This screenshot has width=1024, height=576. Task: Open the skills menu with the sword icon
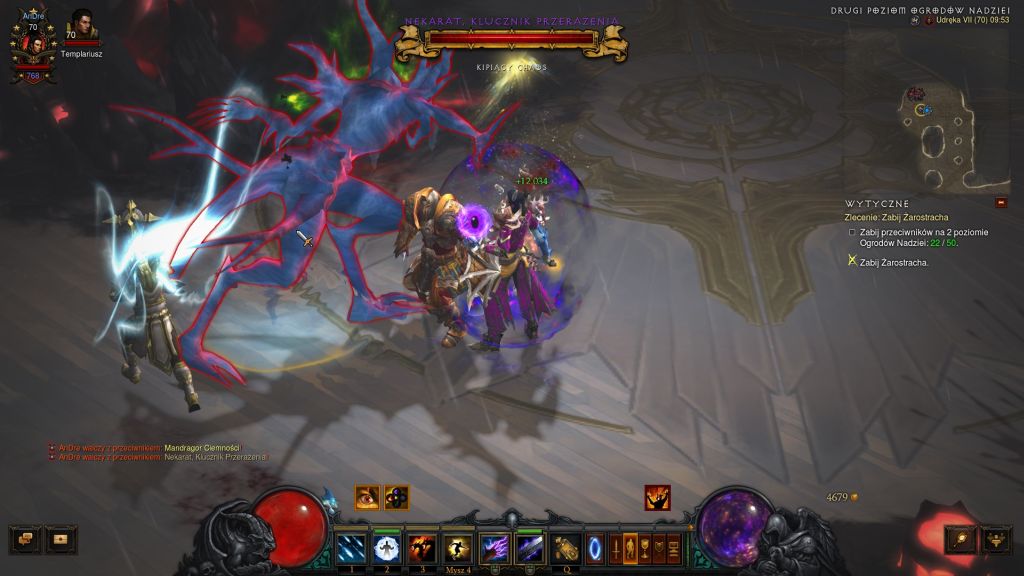[x=615, y=548]
